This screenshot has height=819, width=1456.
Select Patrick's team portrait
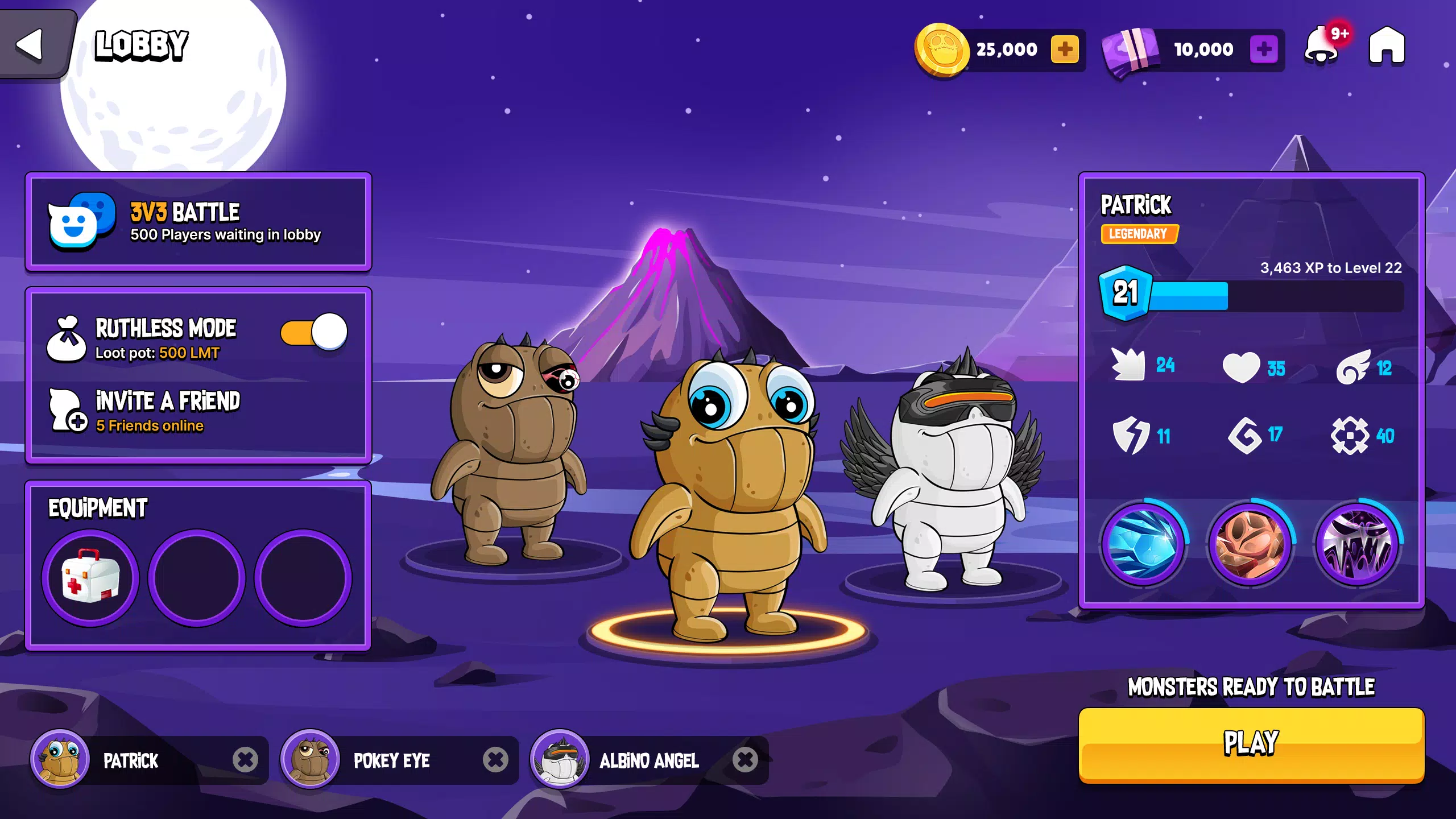(x=60, y=759)
